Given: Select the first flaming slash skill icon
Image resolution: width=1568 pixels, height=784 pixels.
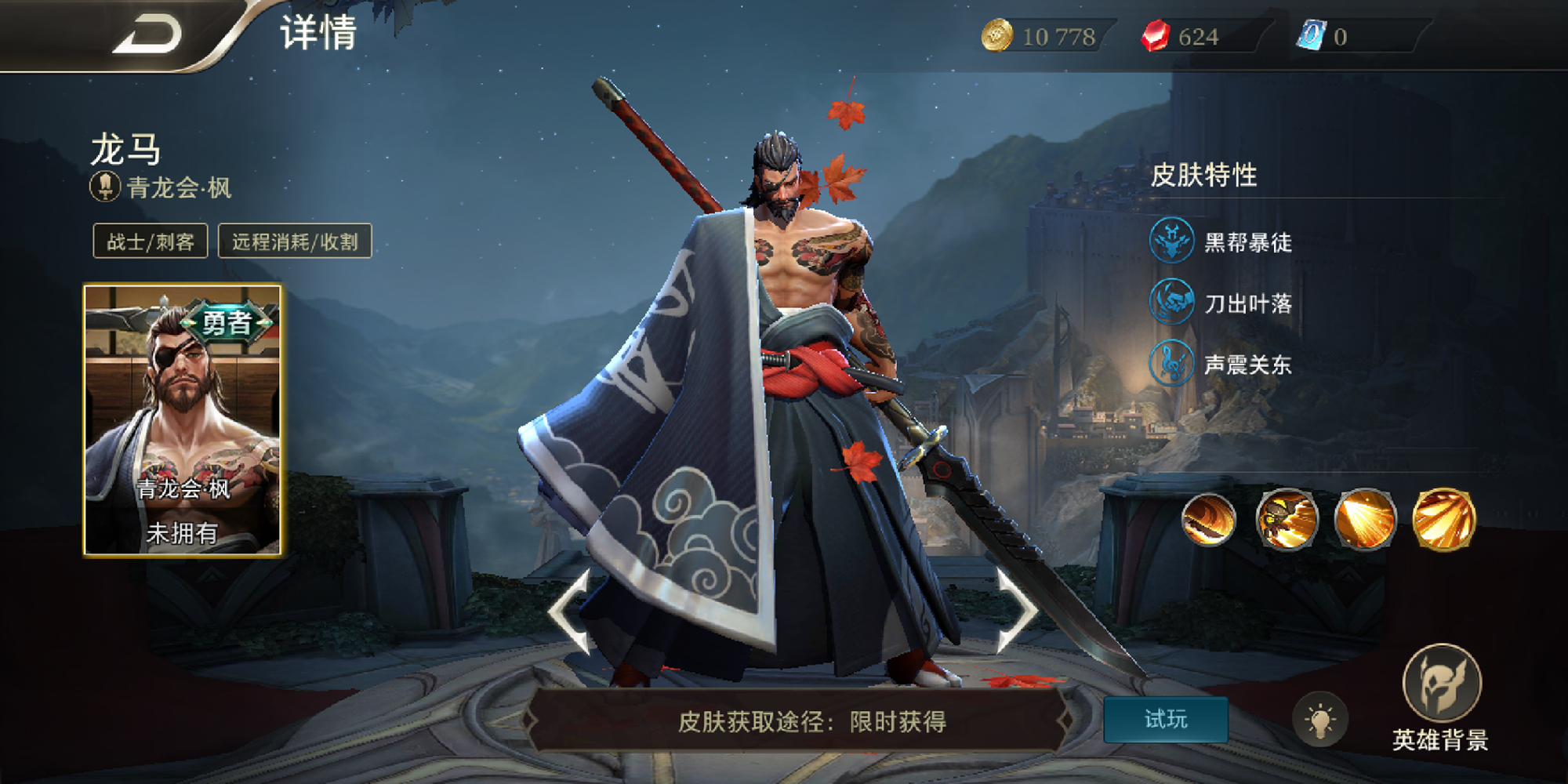Looking at the screenshot, I should pos(1208,519).
